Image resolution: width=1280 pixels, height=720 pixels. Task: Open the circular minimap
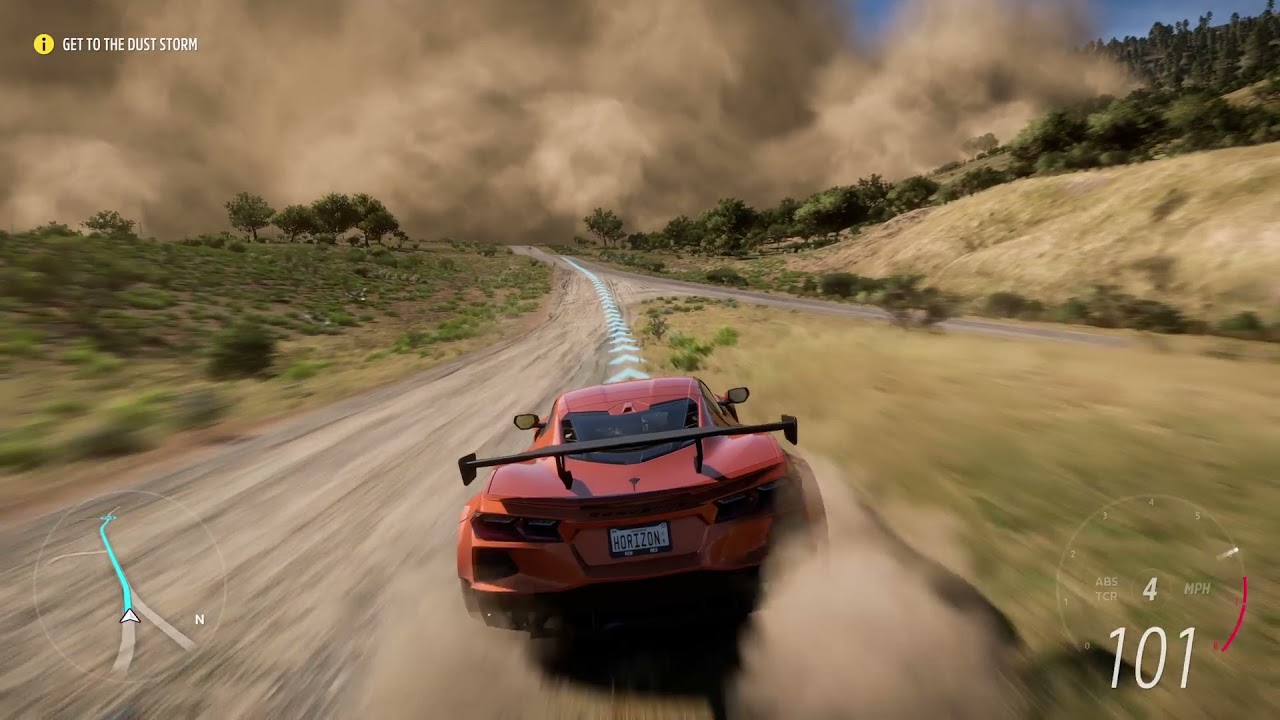[130, 585]
